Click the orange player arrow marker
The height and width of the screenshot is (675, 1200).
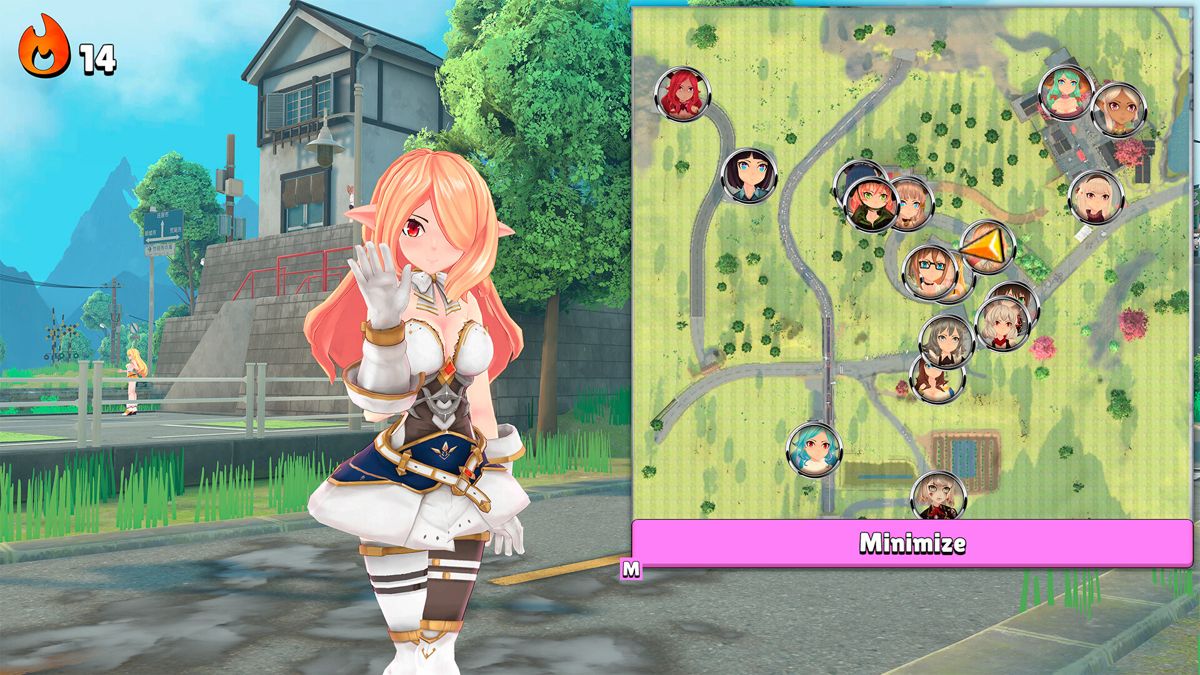coord(986,246)
